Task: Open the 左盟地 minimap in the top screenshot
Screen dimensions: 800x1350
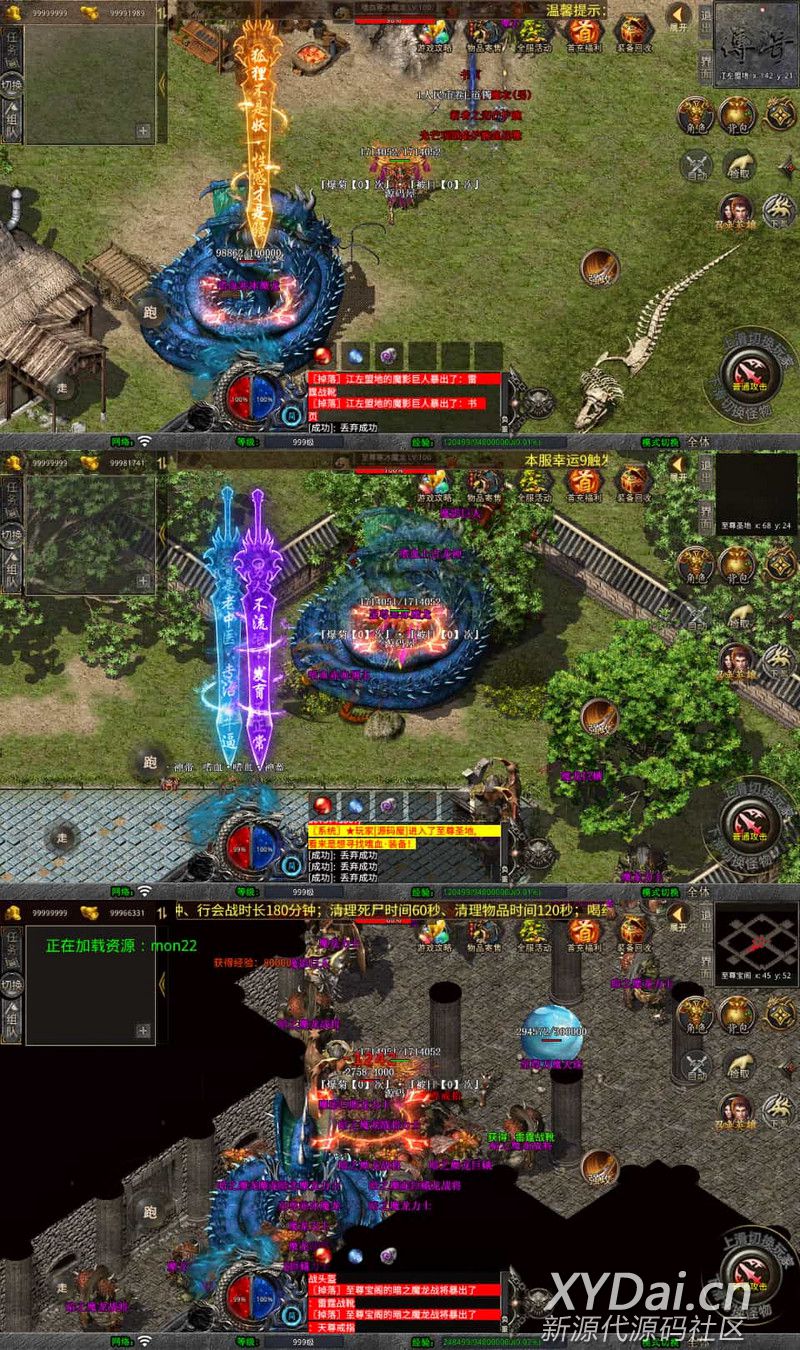Action: 755,45
